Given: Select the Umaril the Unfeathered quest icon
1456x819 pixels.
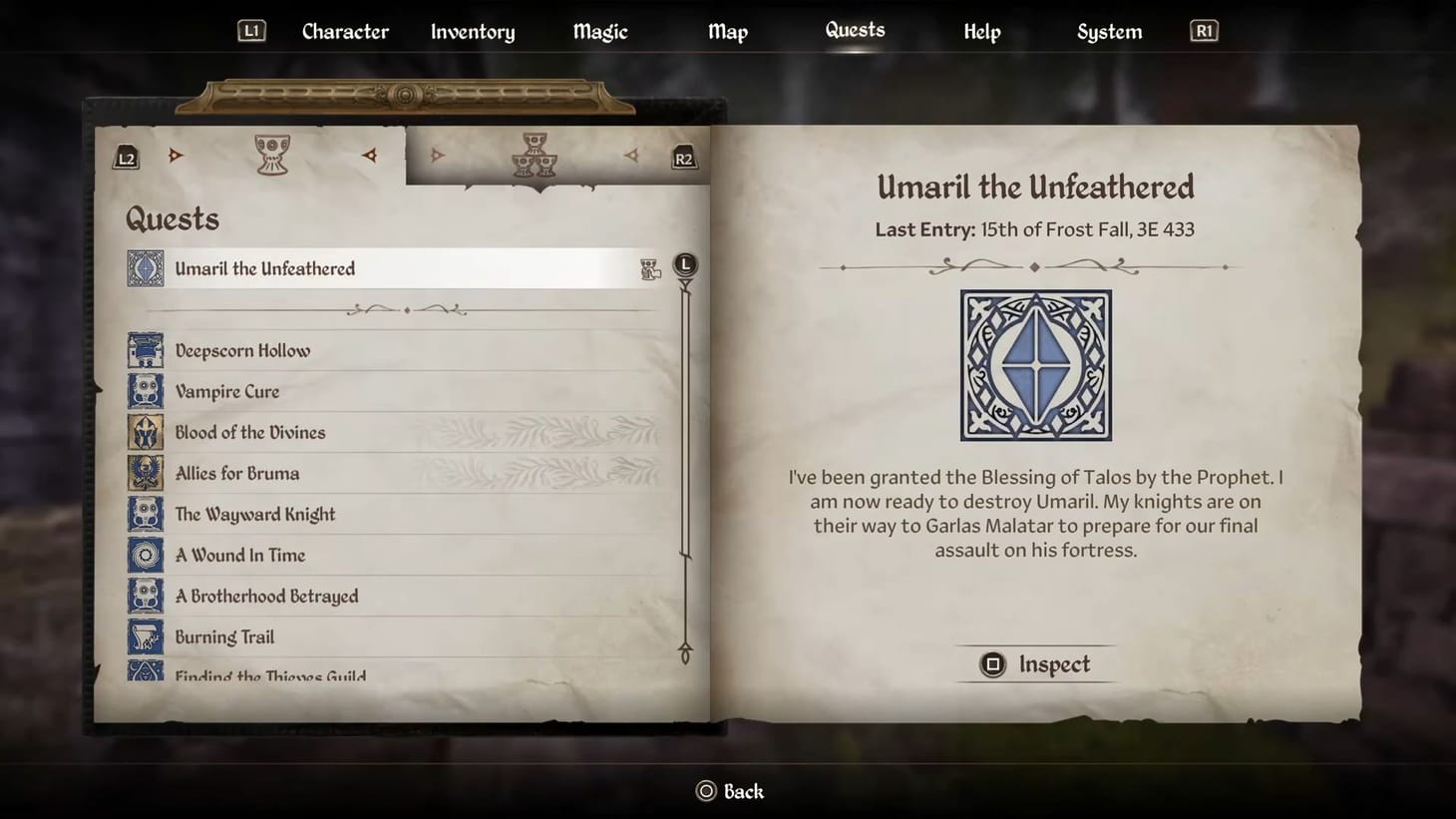Looking at the screenshot, I should 147,267.
